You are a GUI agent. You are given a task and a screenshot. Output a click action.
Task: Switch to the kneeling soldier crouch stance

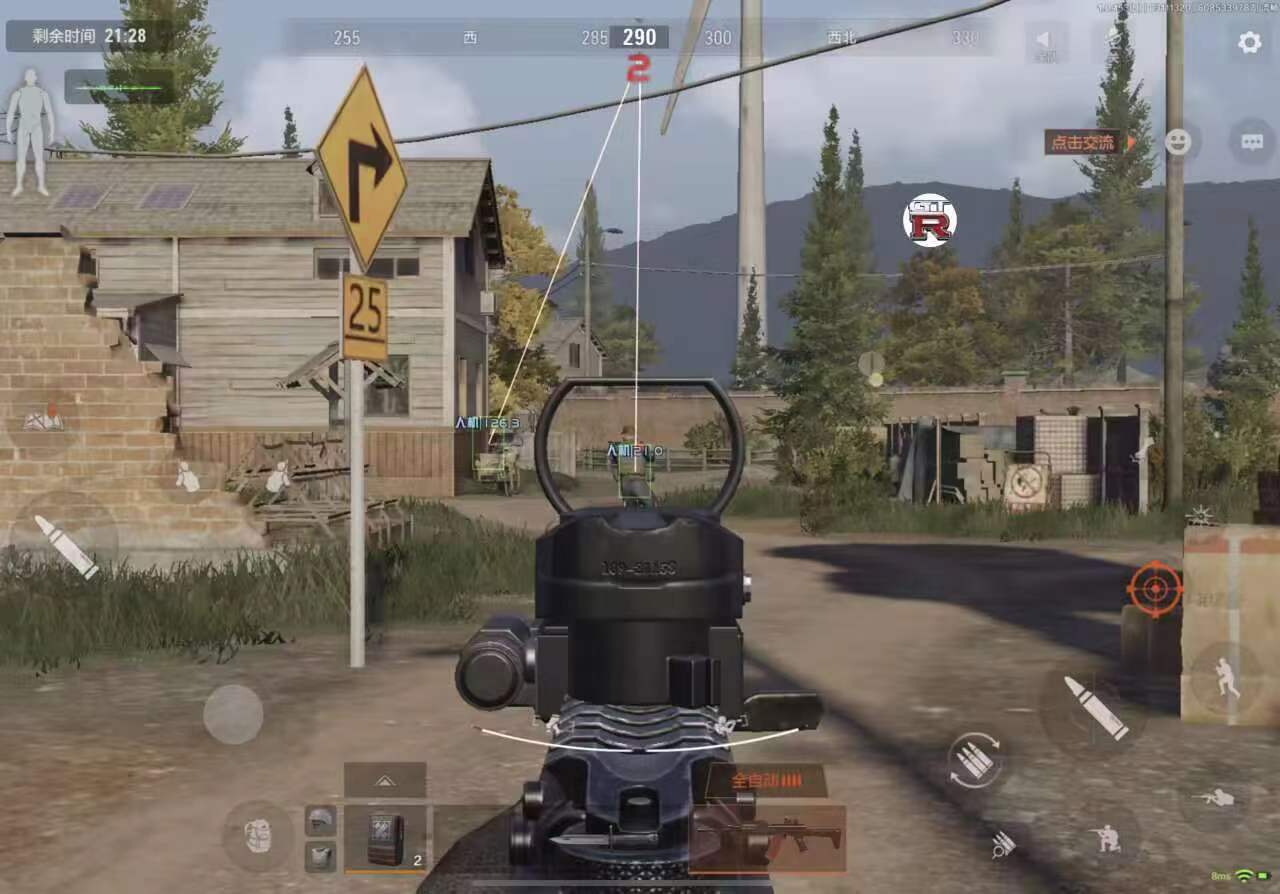click(x=1108, y=837)
